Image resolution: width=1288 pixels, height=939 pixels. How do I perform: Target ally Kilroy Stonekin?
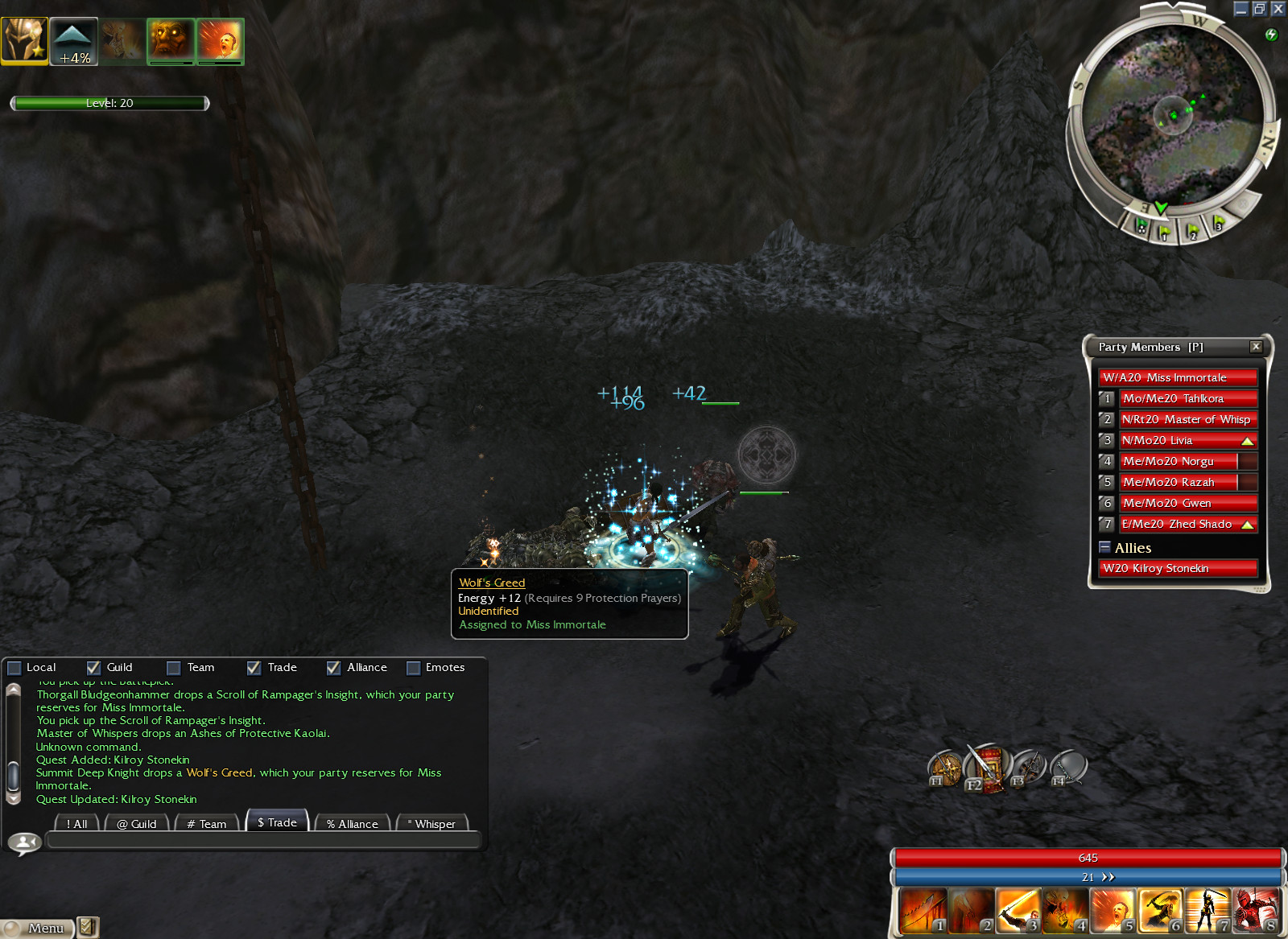pos(1178,568)
